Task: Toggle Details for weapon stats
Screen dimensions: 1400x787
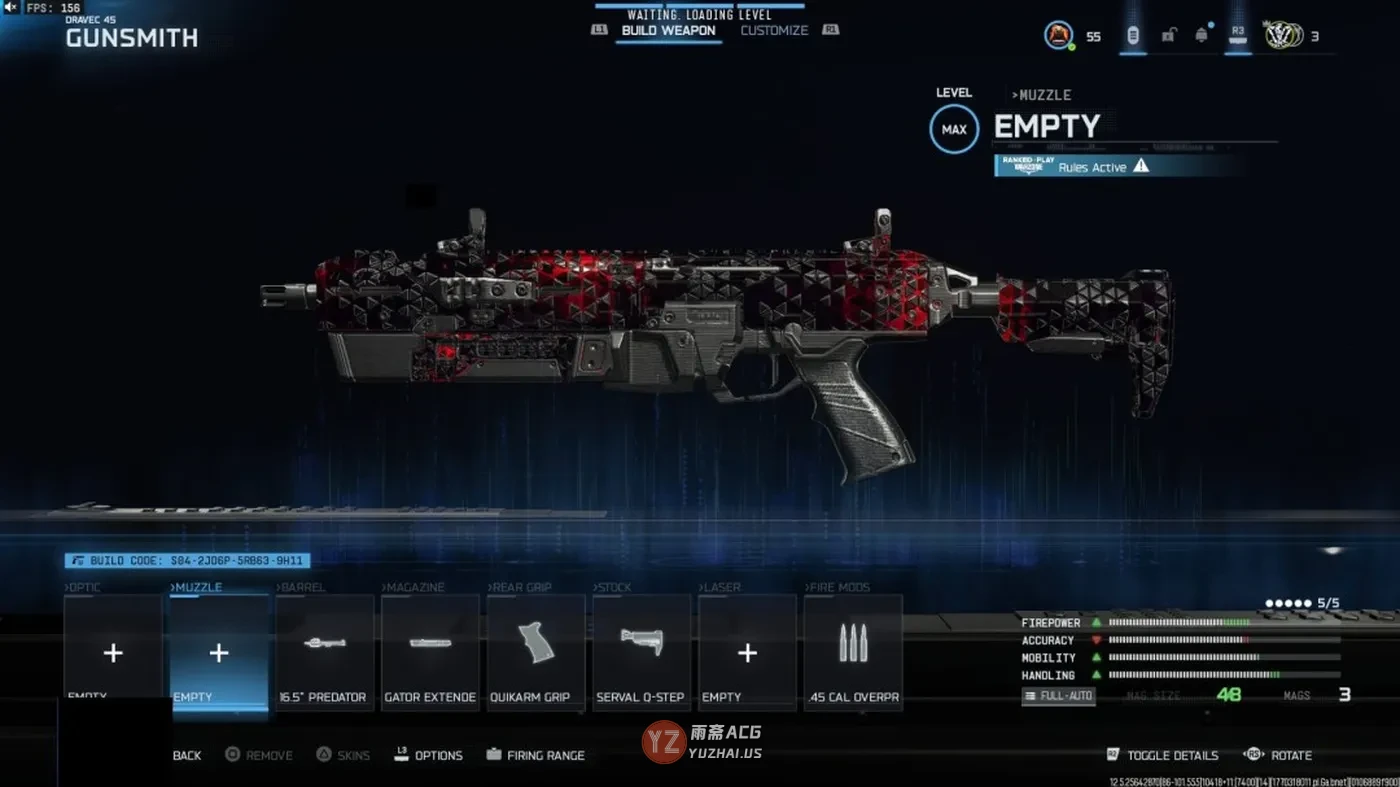Action: pyautogui.click(x=1162, y=756)
